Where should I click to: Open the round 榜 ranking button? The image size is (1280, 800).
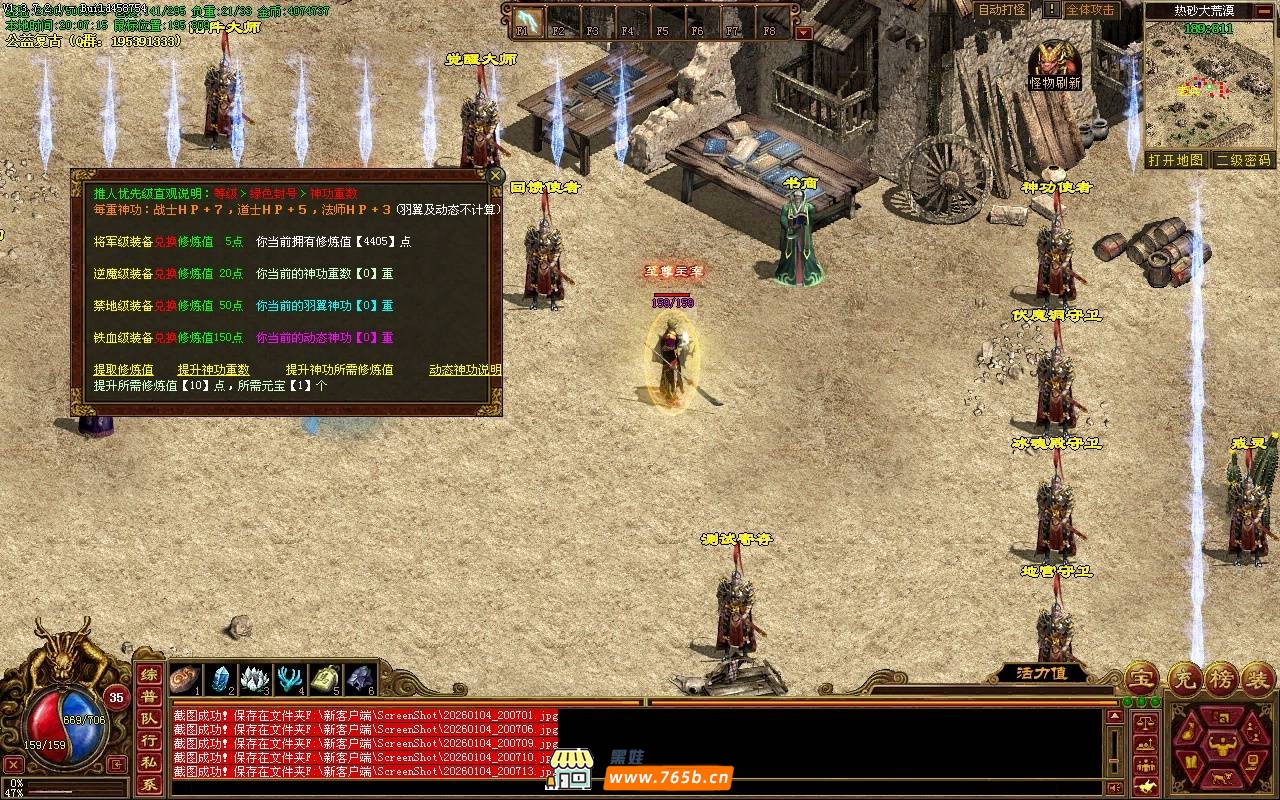[x=1221, y=679]
